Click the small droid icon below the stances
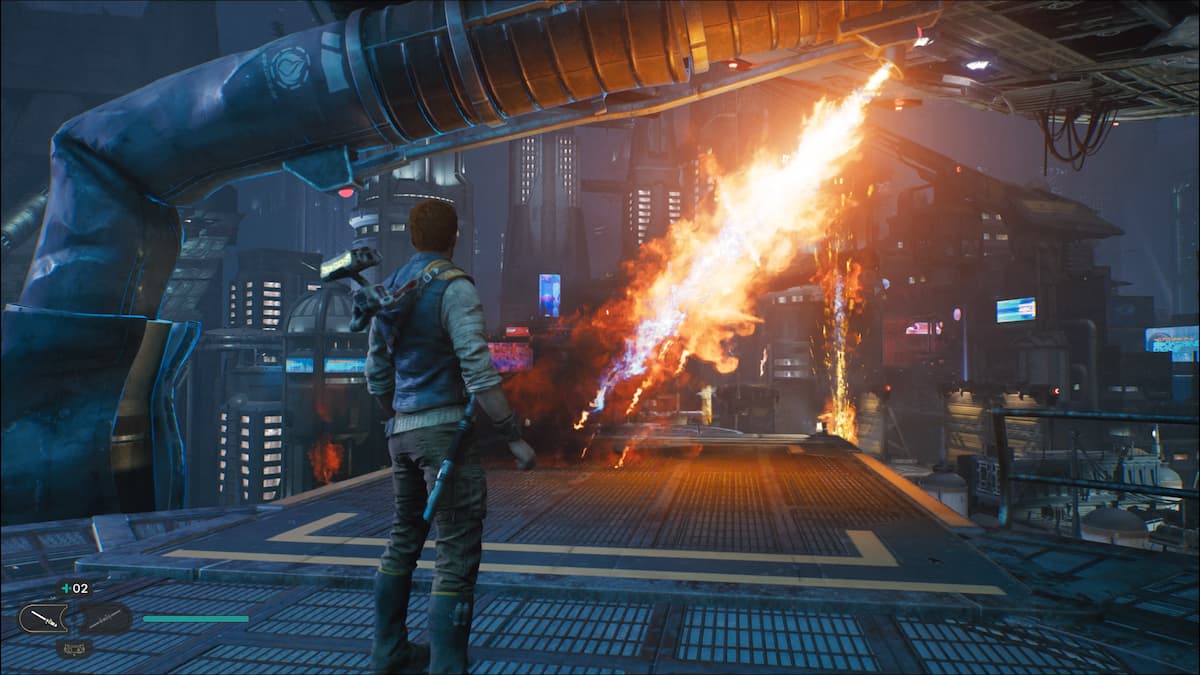Image resolution: width=1200 pixels, height=675 pixels. [x=74, y=648]
